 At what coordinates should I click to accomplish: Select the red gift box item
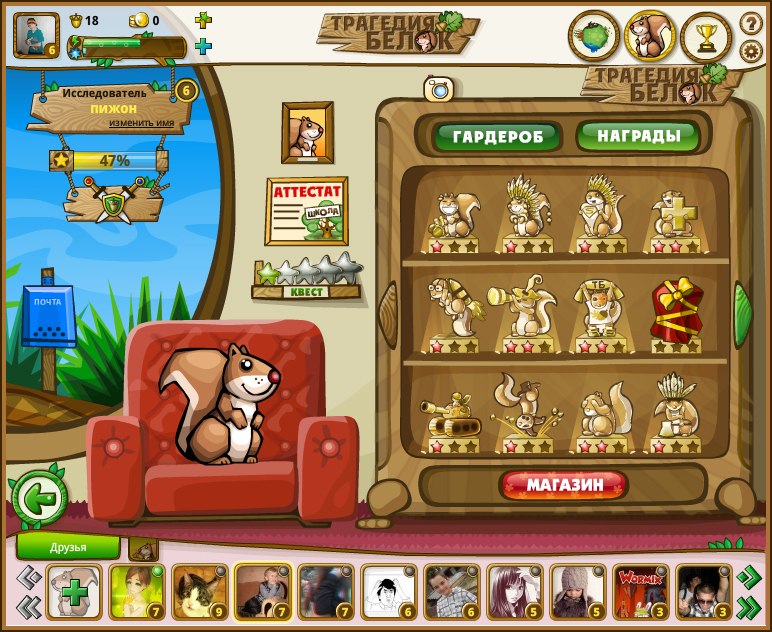676,314
